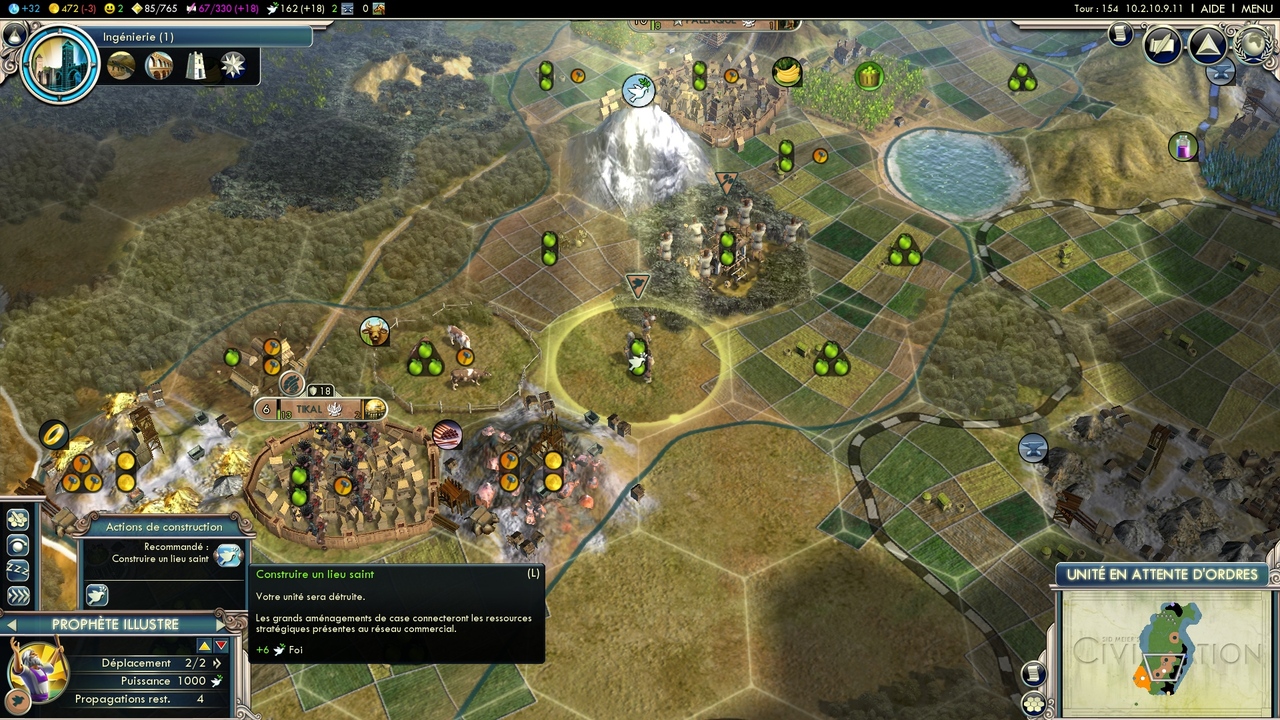This screenshot has width=1280, height=720.
Task: Open the diplomacy globe icon
Action: point(1251,45)
